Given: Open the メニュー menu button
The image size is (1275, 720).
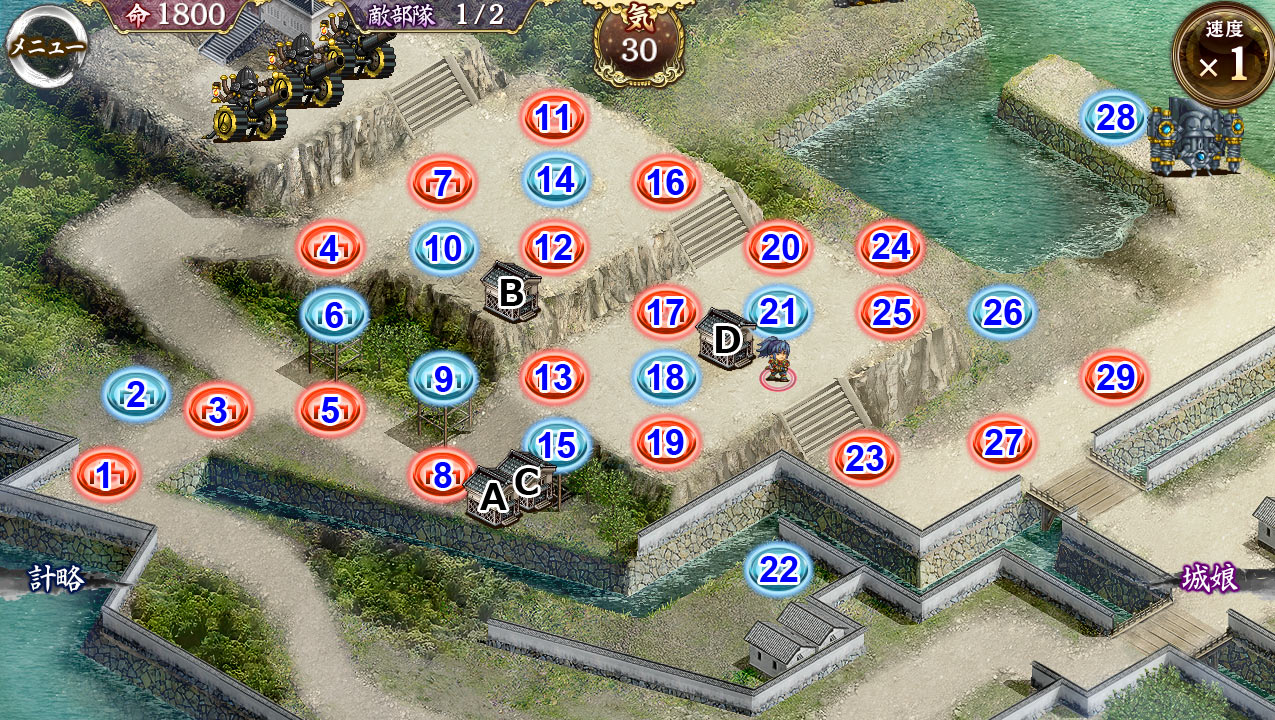Looking at the screenshot, I should coord(46,46).
